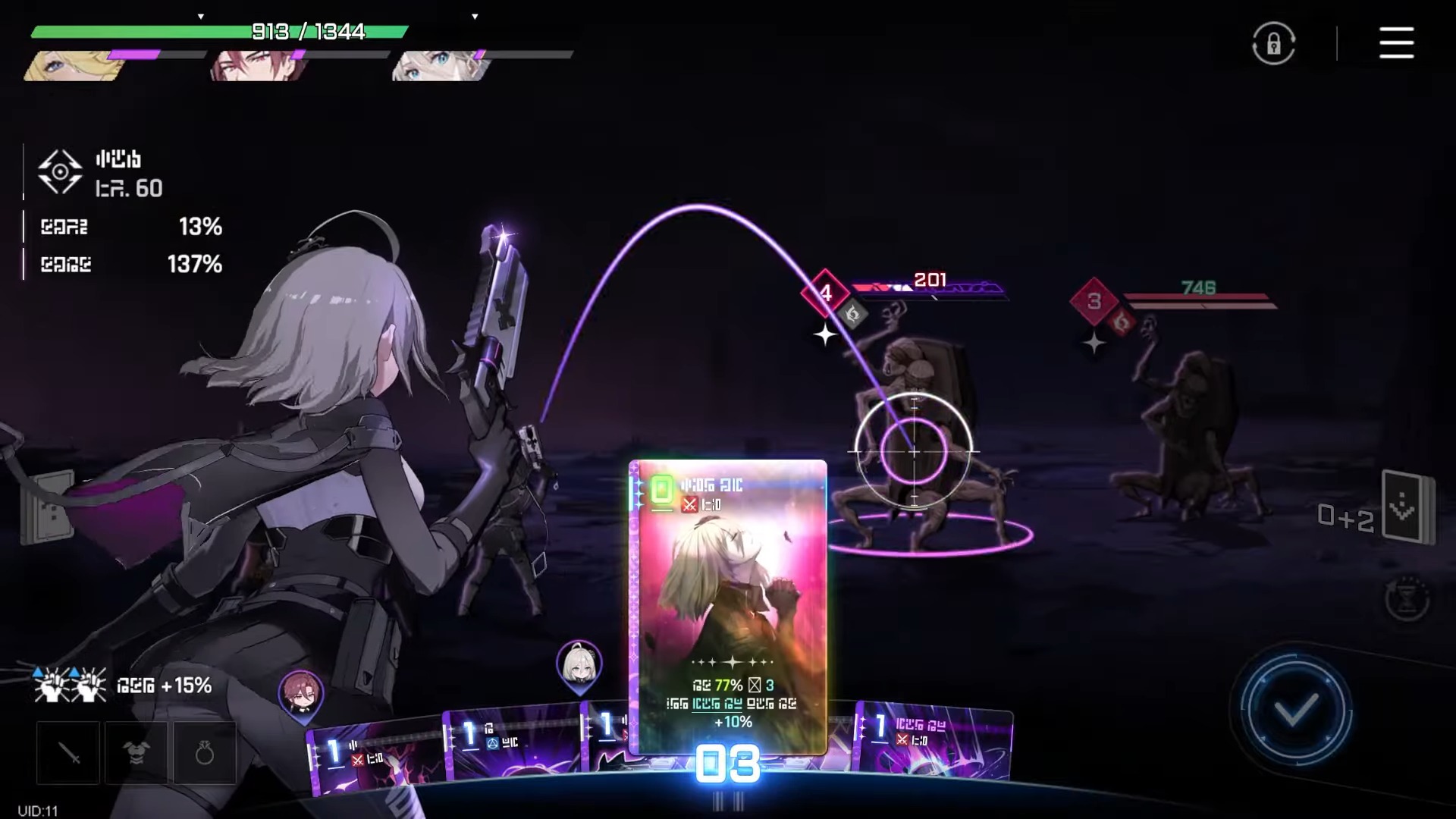Viewport: 1456px width, 819px height.
Task: Select the ring equipment slot icon
Action: [204, 752]
